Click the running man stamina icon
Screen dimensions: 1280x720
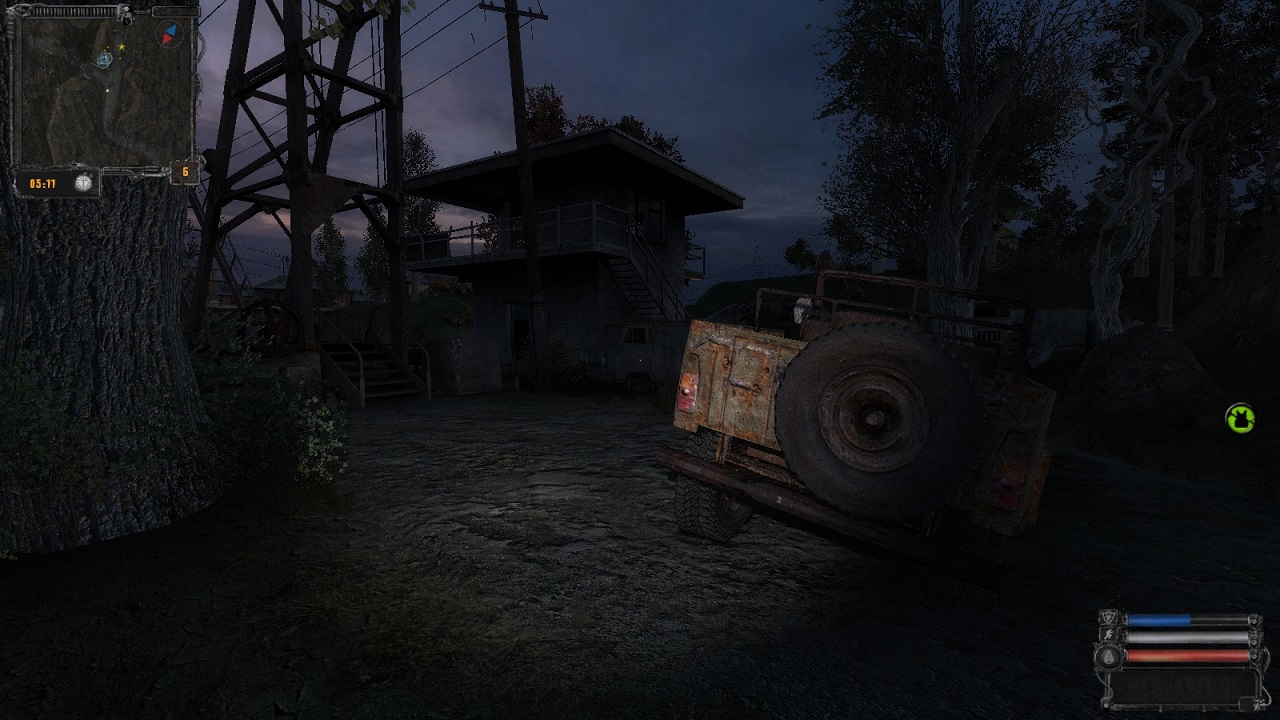pyautogui.click(x=1109, y=636)
